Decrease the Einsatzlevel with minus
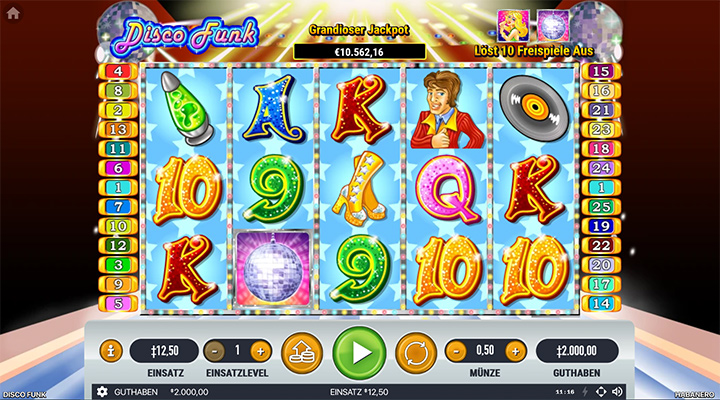This screenshot has height=400, width=720. coord(214,351)
